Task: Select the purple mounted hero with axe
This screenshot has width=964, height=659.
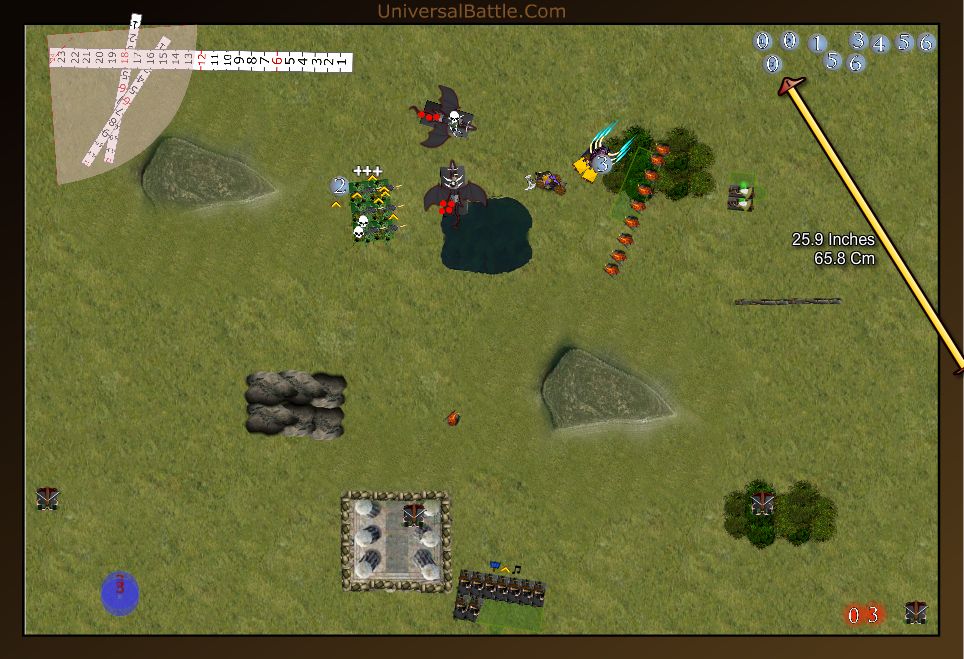Action: click(x=547, y=181)
